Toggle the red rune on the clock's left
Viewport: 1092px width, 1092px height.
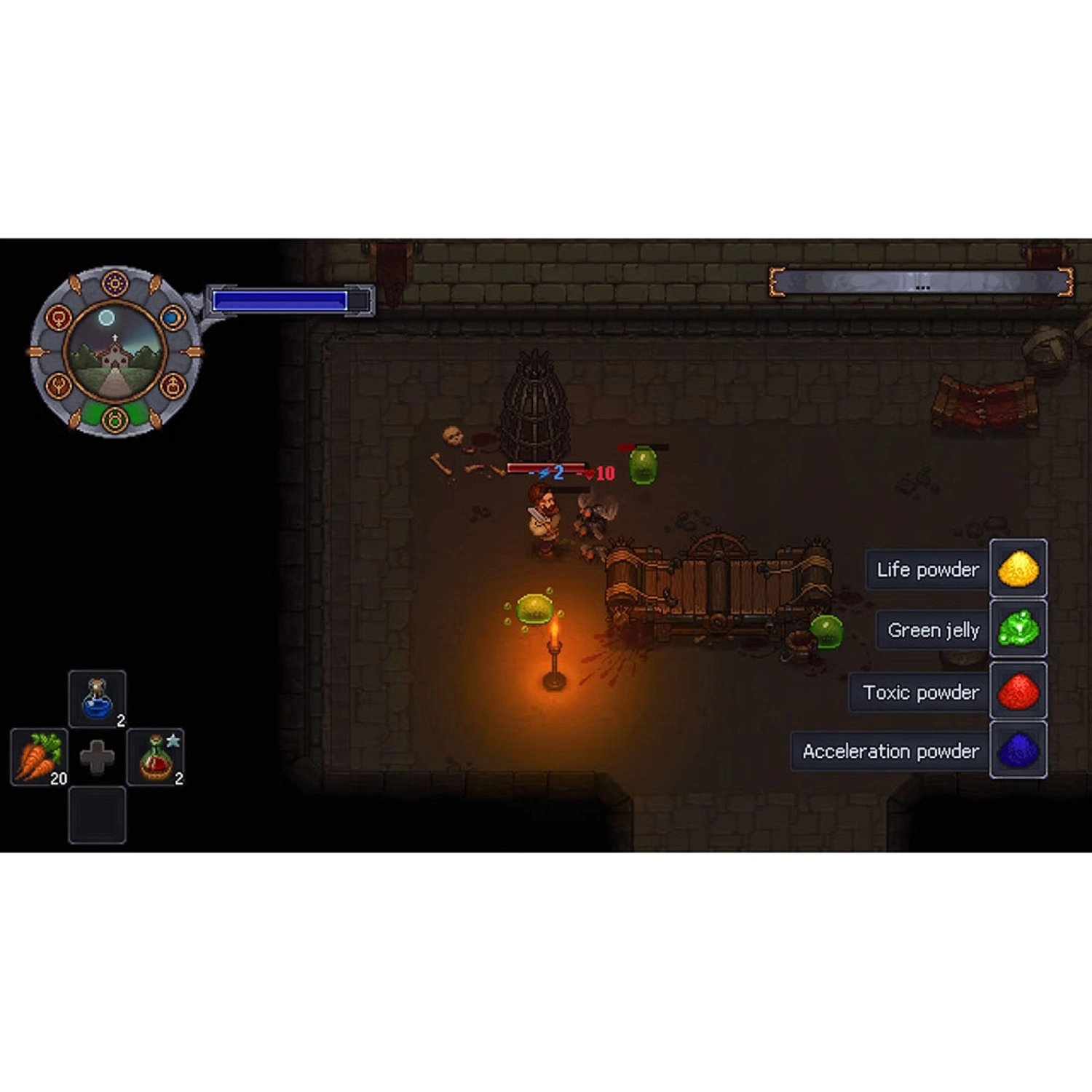pyautogui.click(x=58, y=317)
